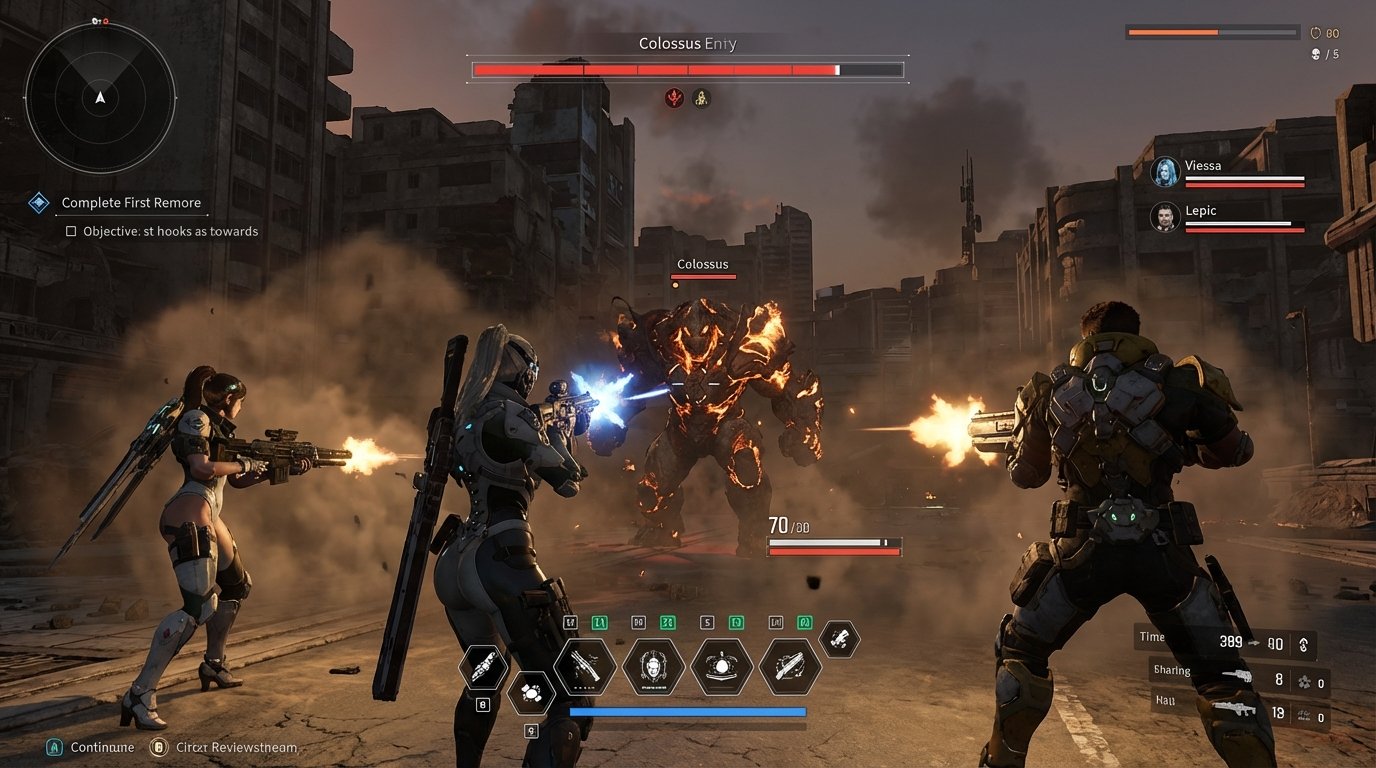
Task: Tick the 'Objective: st hooks as towards' checkbox
Action: tap(70, 231)
